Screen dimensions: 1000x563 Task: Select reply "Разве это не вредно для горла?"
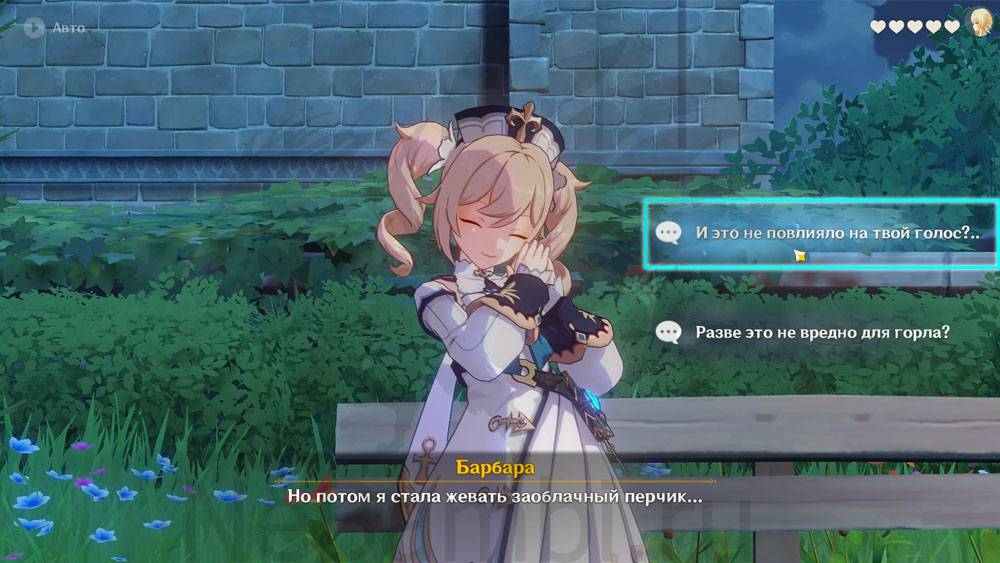pyautogui.click(x=820, y=331)
